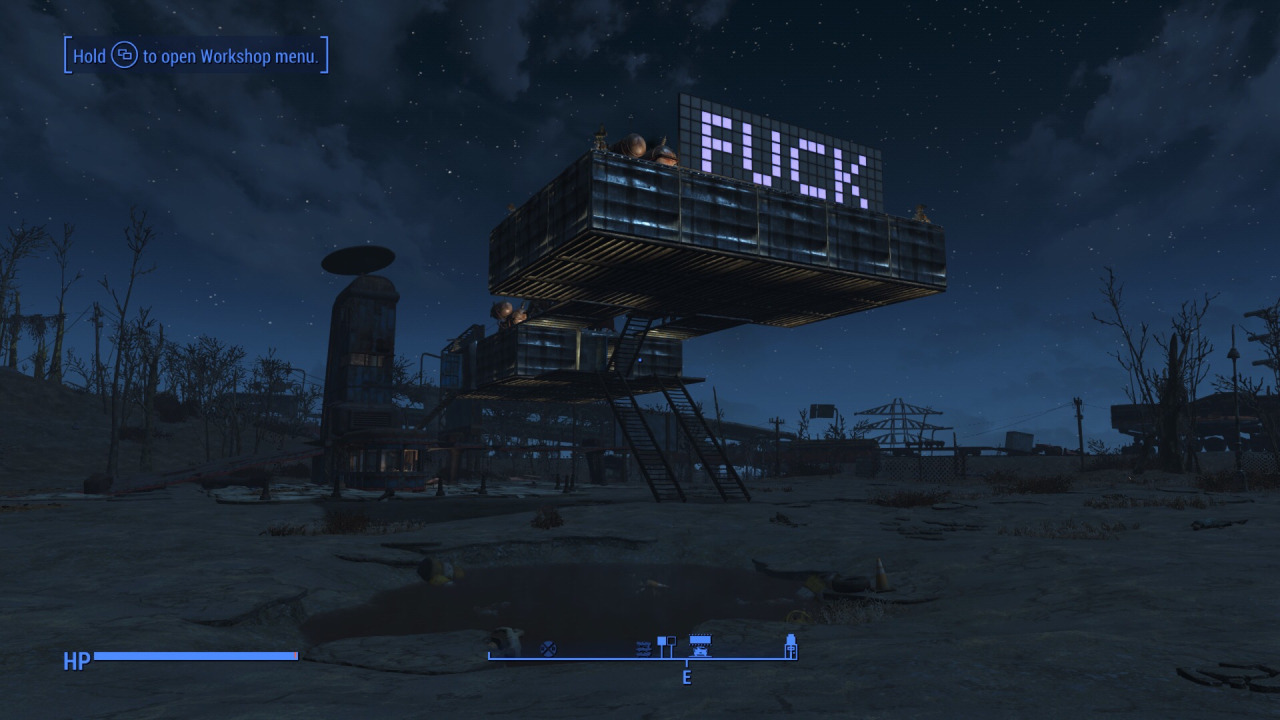Choose the crossed-circle compass marker
This screenshot has width=1280, height=720.
(x=547, y=649)
